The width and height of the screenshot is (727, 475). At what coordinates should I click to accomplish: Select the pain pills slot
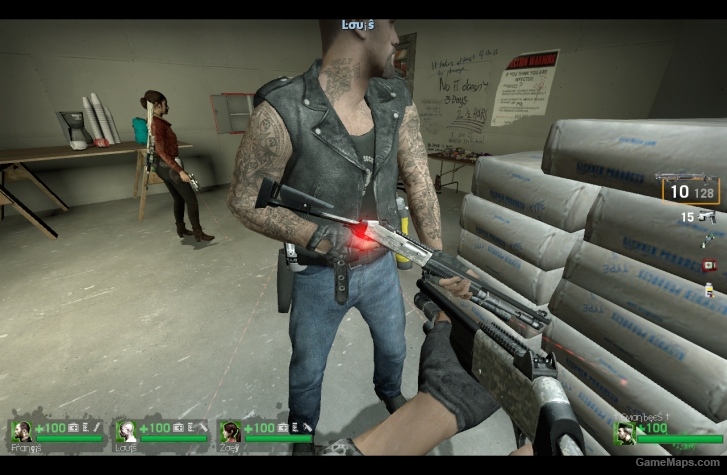[x=709, y=289]
